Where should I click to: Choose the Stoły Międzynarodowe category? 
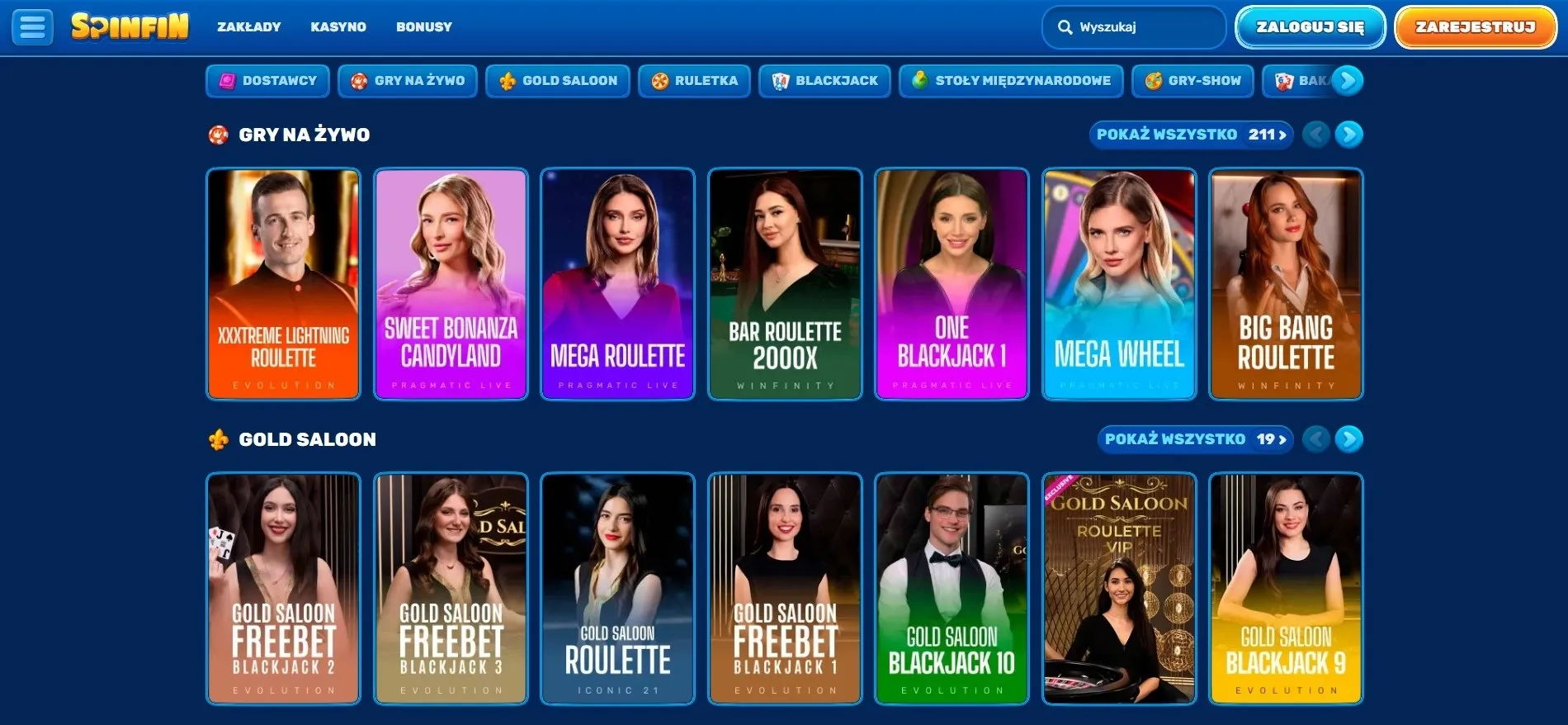click(1011, 81)
